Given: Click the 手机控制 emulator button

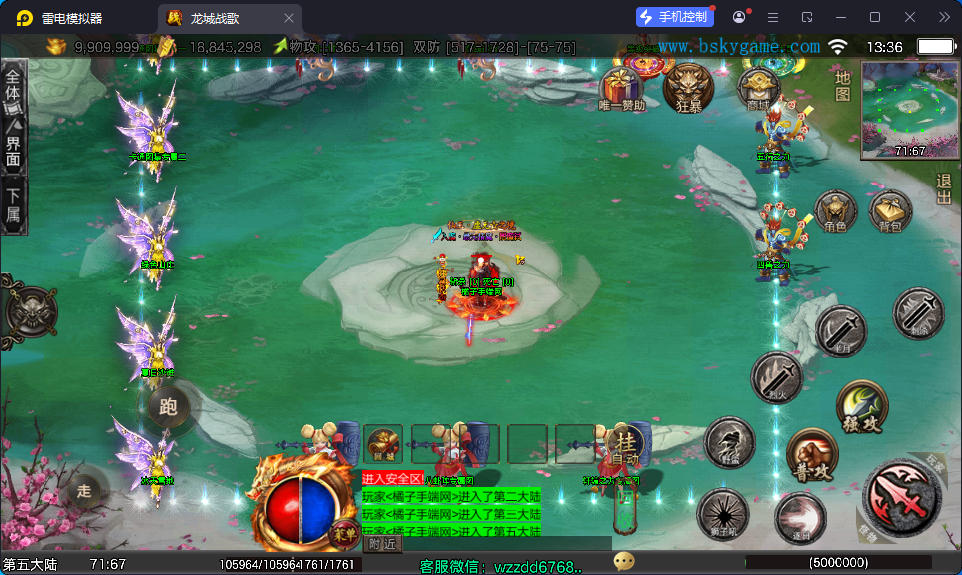Looking at the screenshot, I should [674, 17].
